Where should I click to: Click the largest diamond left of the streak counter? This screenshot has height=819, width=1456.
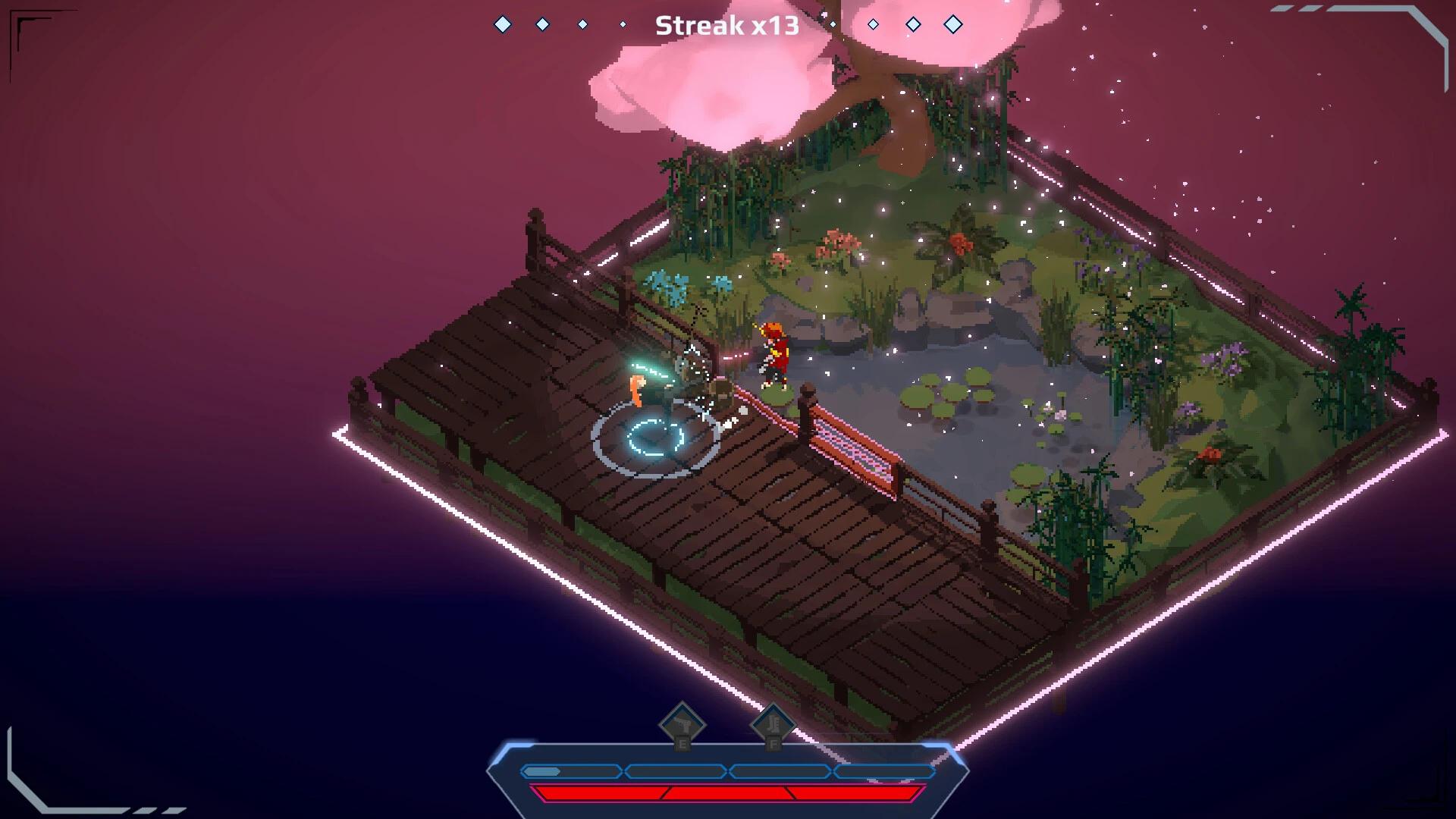click(503, 24)
